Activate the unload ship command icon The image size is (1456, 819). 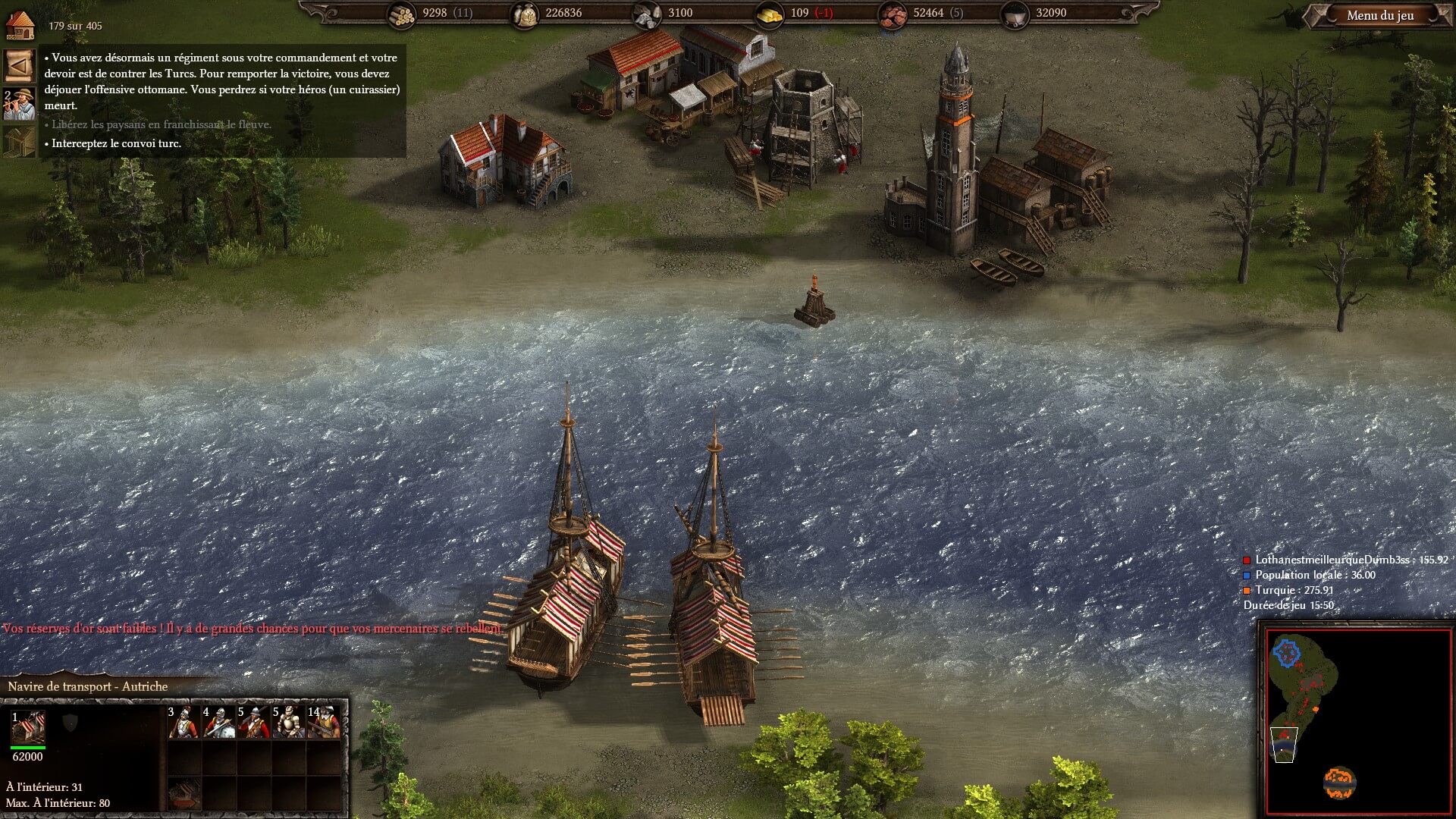pyautogui.click(x=184, y=793)
